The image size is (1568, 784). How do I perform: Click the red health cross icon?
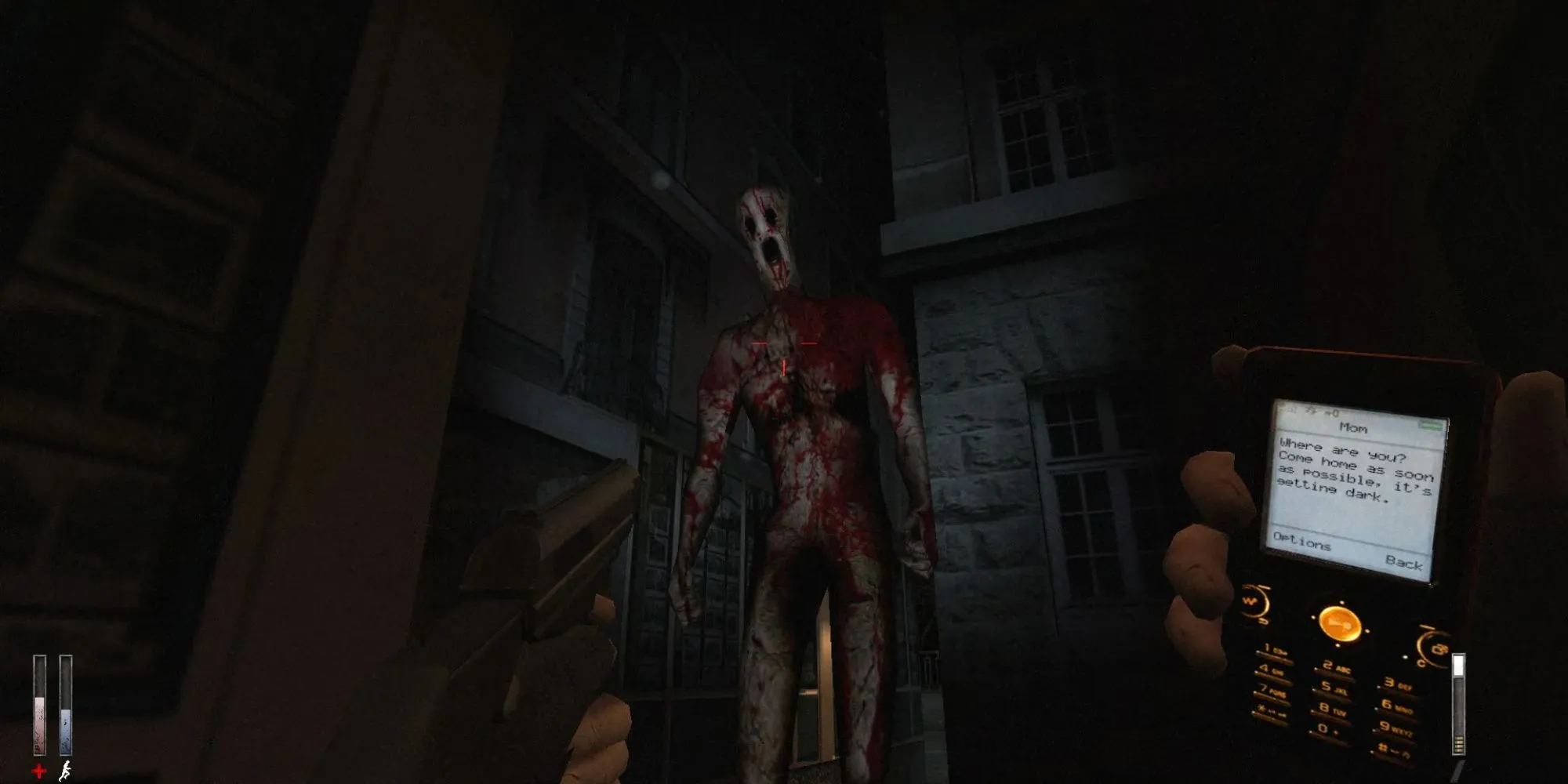coord(39,769)
